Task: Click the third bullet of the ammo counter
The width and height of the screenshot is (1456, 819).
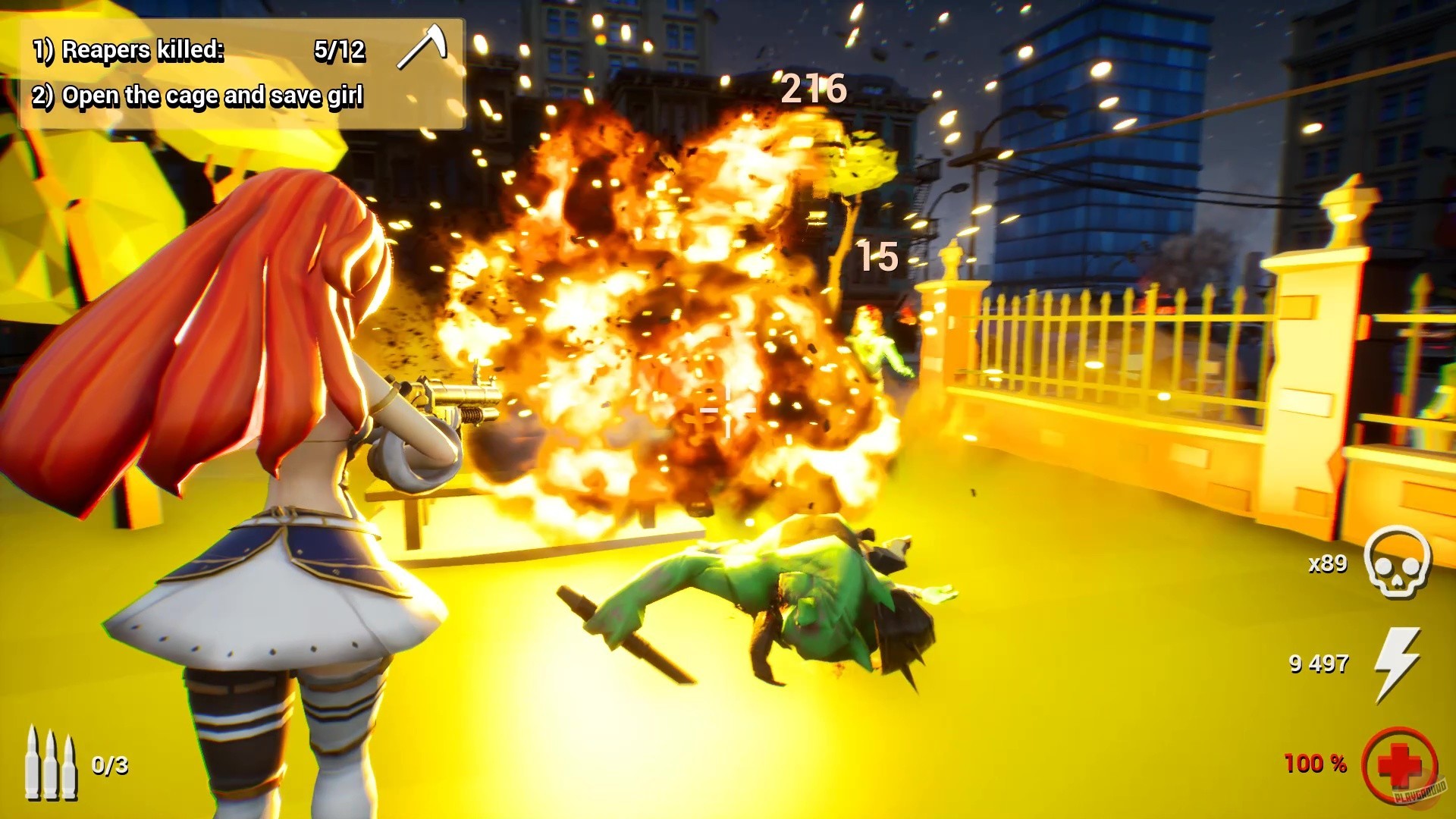Action: [70, 766]
